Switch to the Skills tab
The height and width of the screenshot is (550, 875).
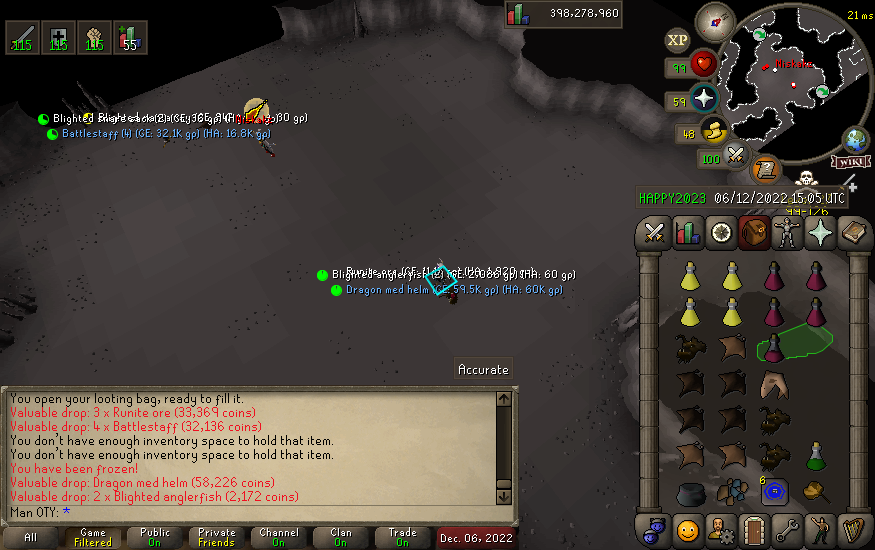[x=687, y=234]
